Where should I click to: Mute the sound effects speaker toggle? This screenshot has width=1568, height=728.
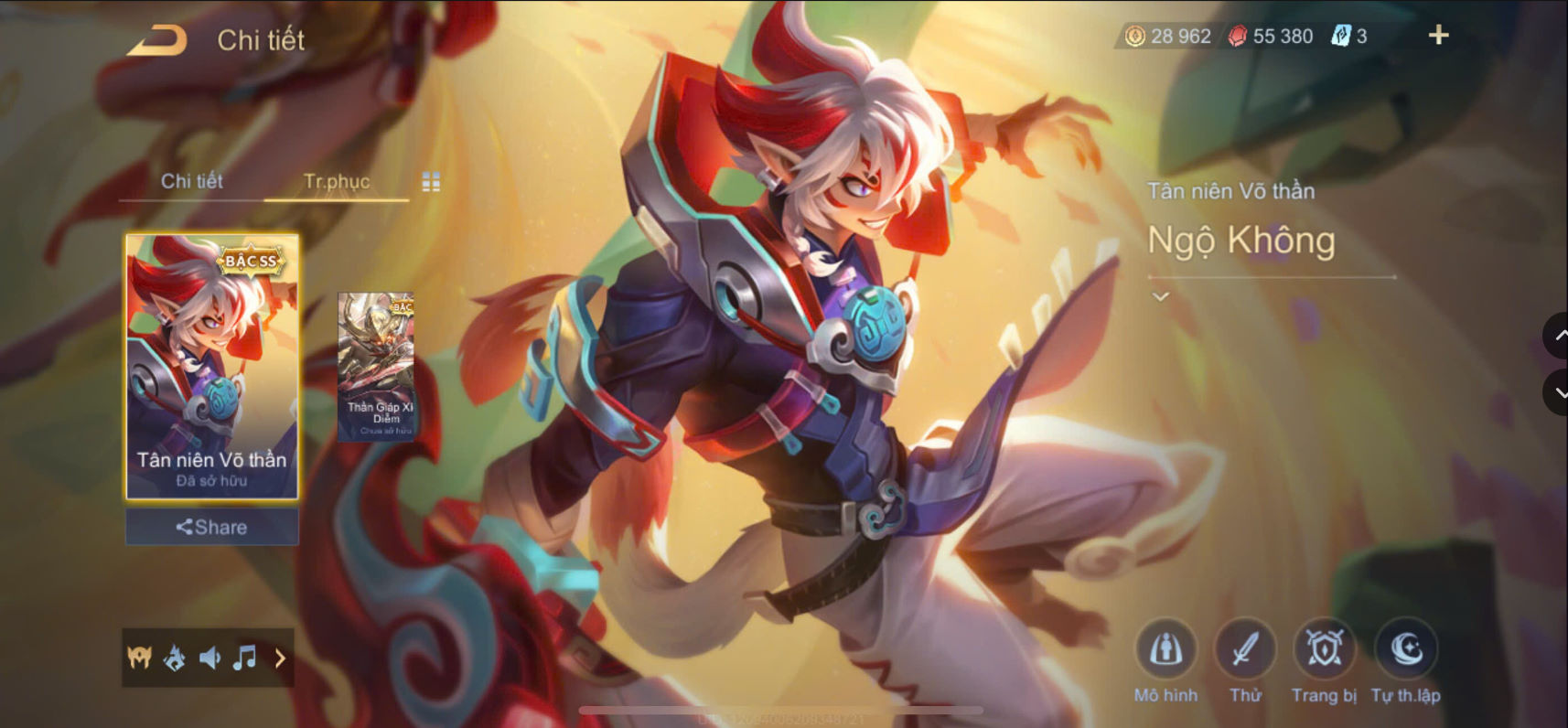point(209,658)
